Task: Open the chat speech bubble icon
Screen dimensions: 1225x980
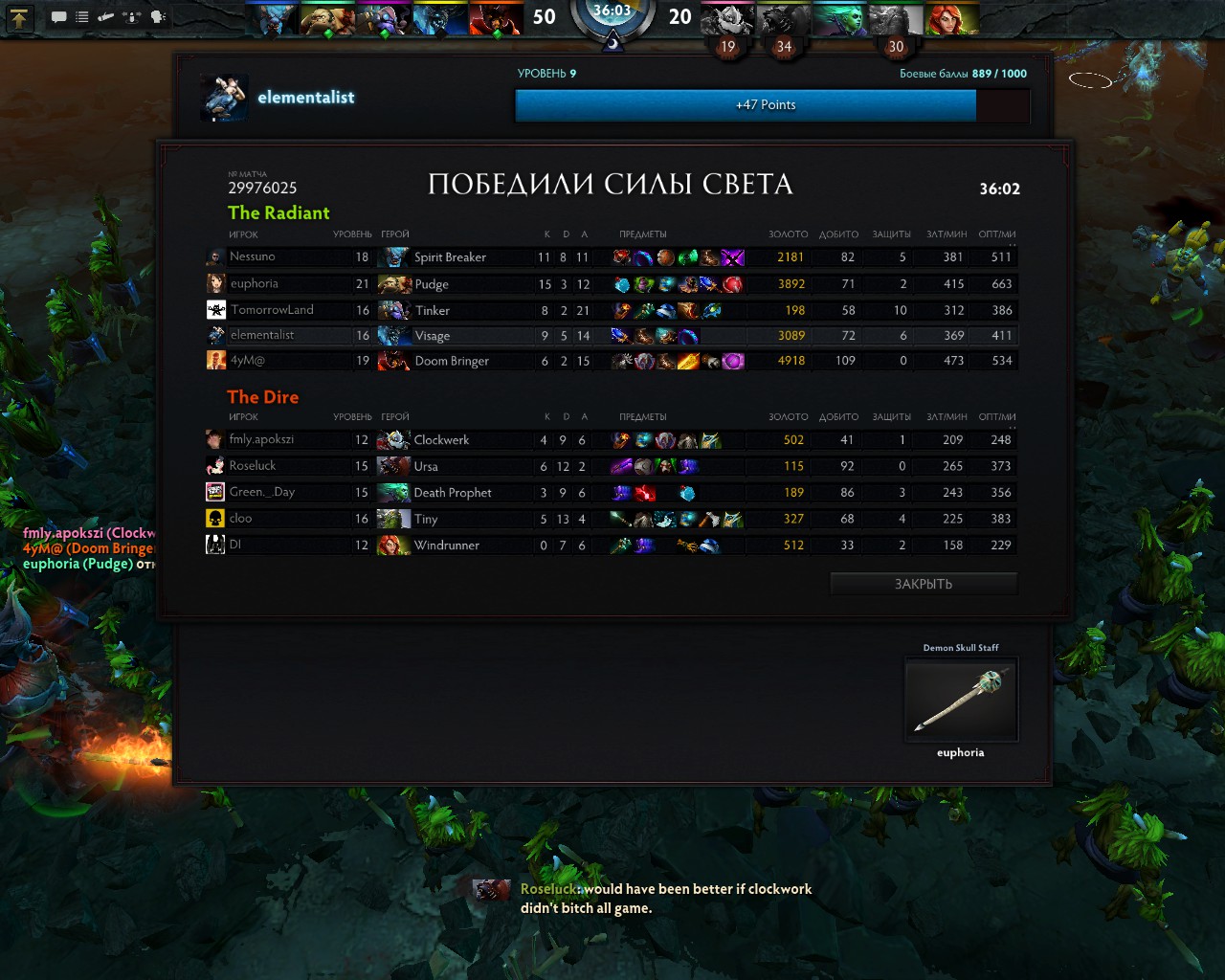Action: pos(58,17)
